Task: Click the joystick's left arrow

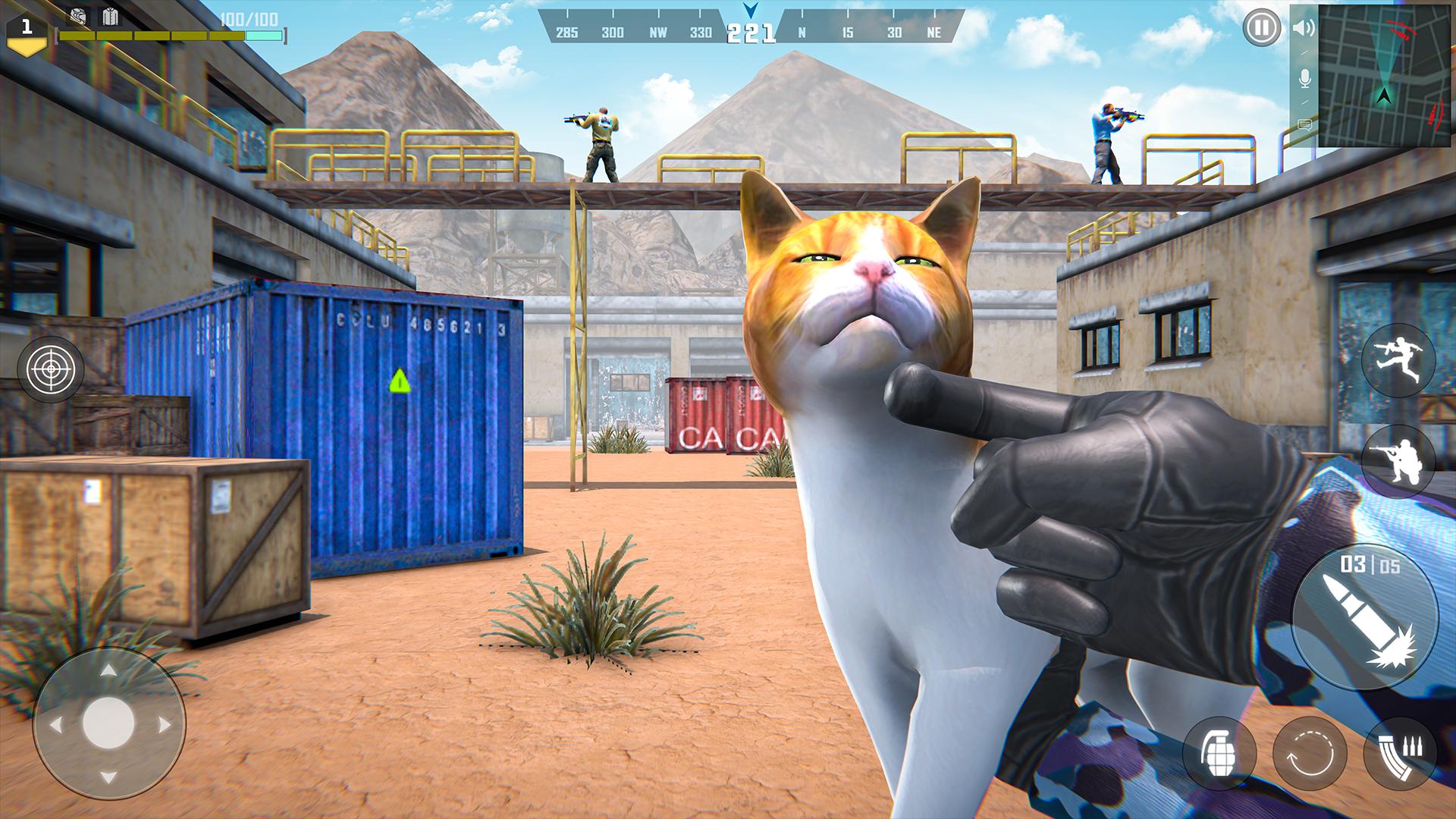Action: [x=55, y=725]
